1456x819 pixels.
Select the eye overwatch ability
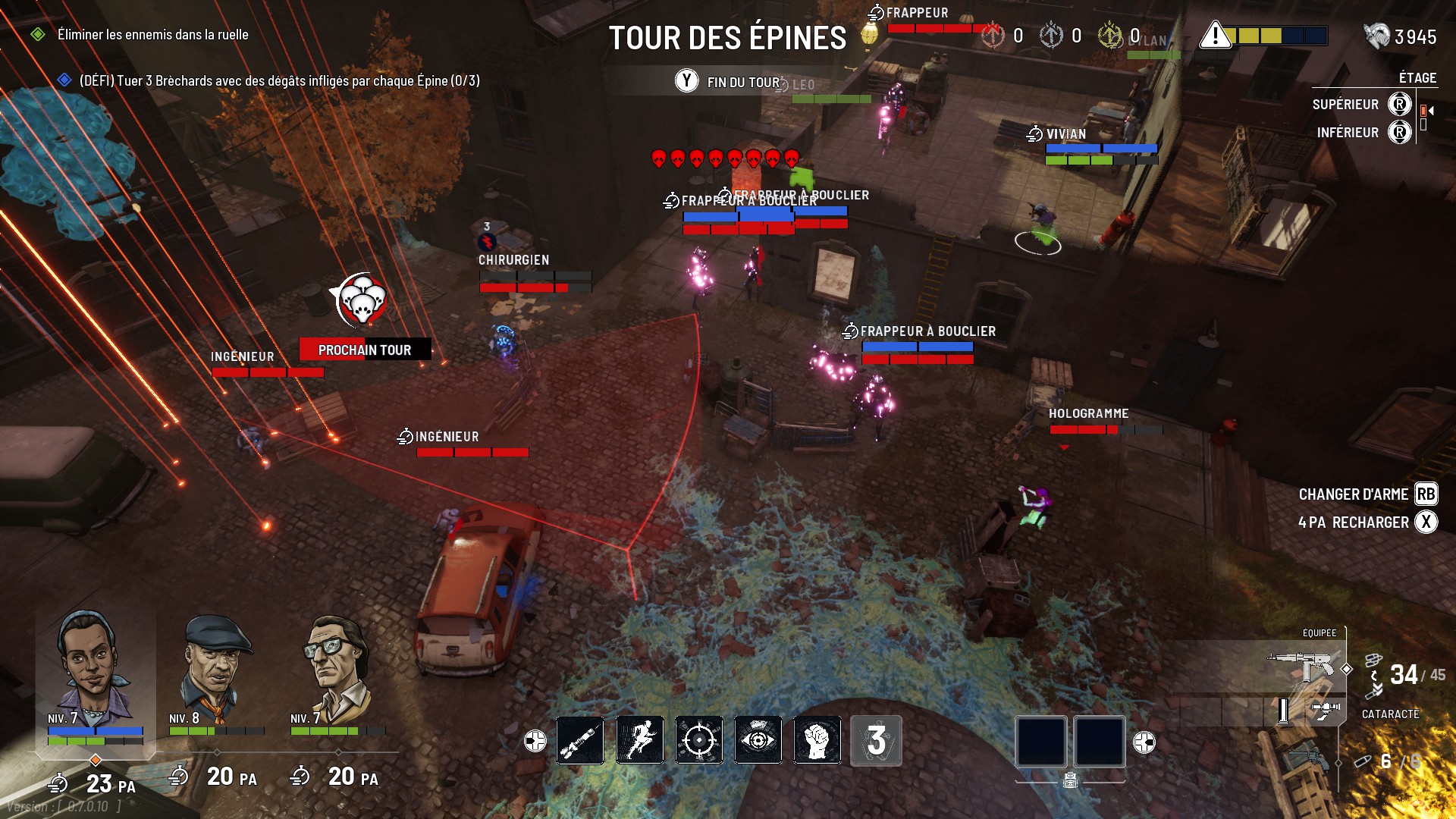(758, 740)
